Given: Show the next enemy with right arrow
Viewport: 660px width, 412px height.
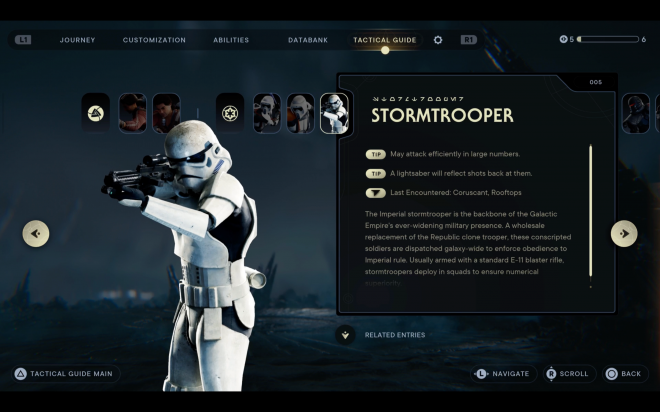Looking at the screenshot, I should tap(624, 233).
